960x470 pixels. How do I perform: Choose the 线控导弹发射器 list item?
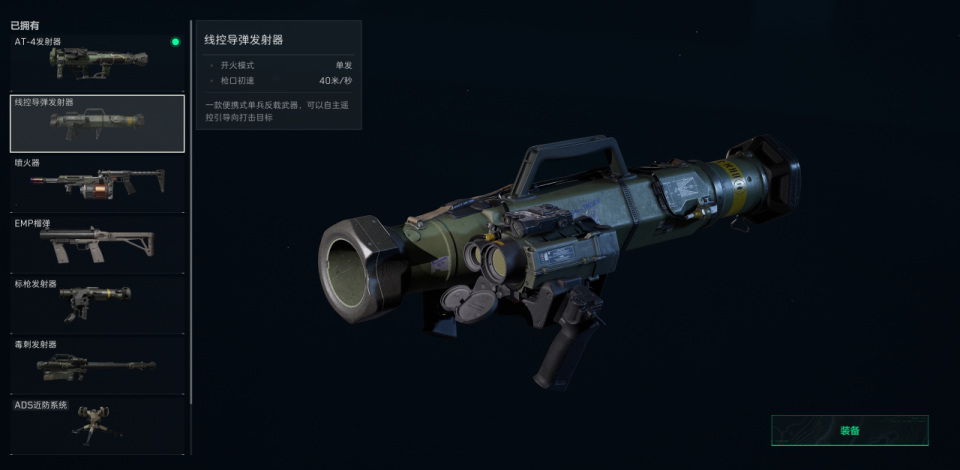[x=96, y=123]
